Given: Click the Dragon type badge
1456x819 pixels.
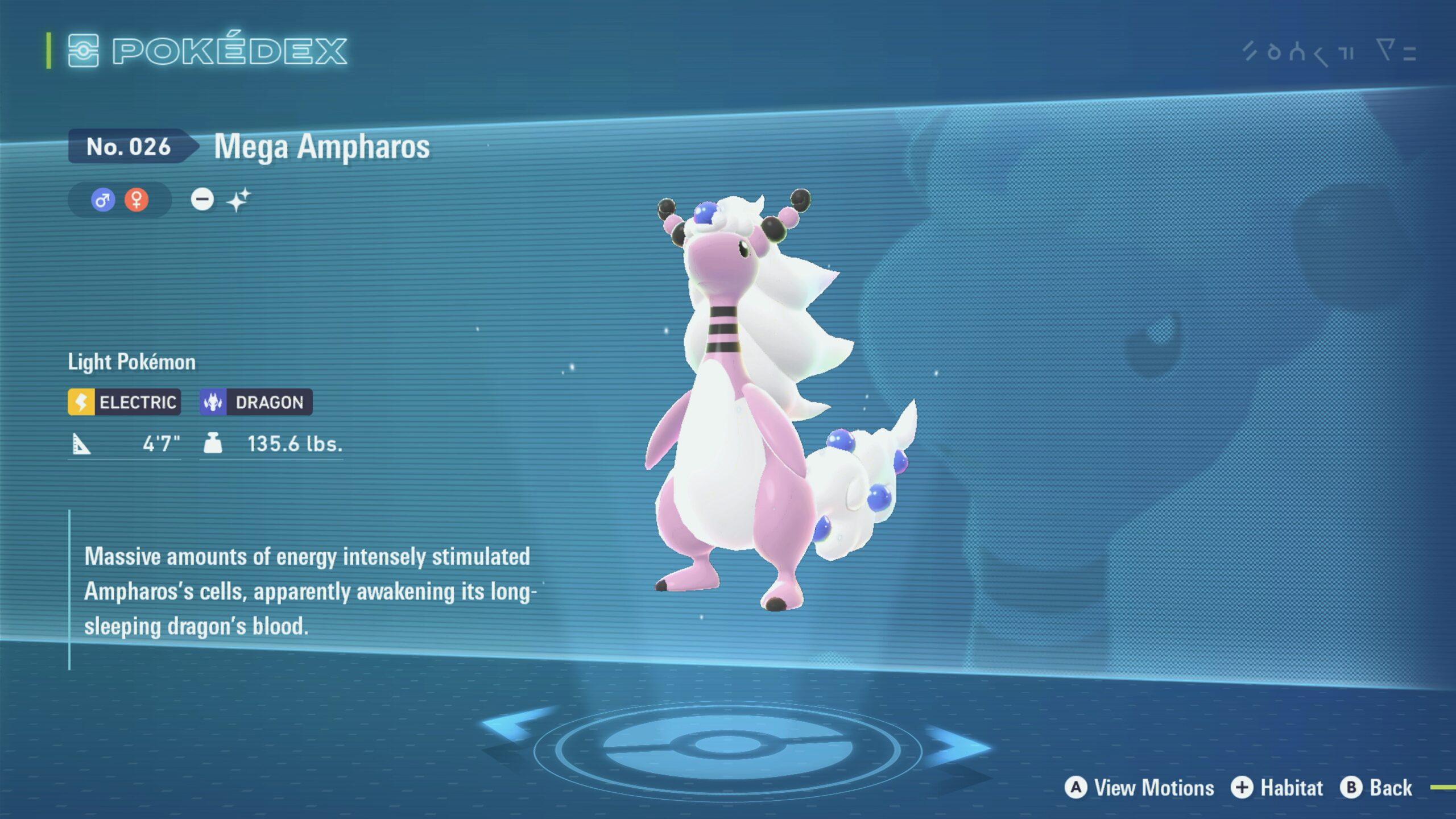Looking at the screenshot, I should [x=256, y=402].
